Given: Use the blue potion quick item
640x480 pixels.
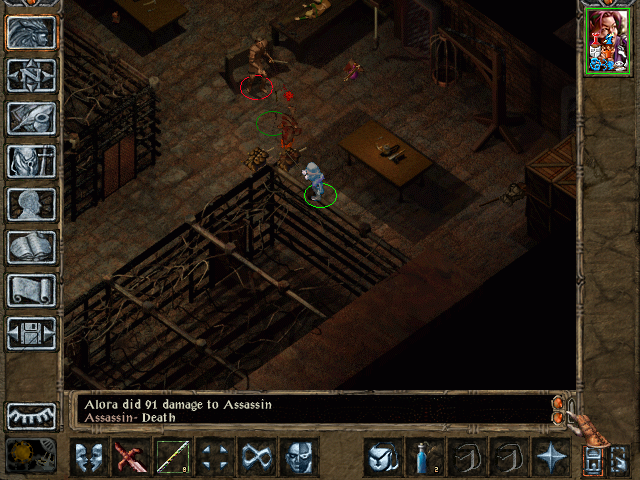Looking at the screenshot, I should click(424, 457).
